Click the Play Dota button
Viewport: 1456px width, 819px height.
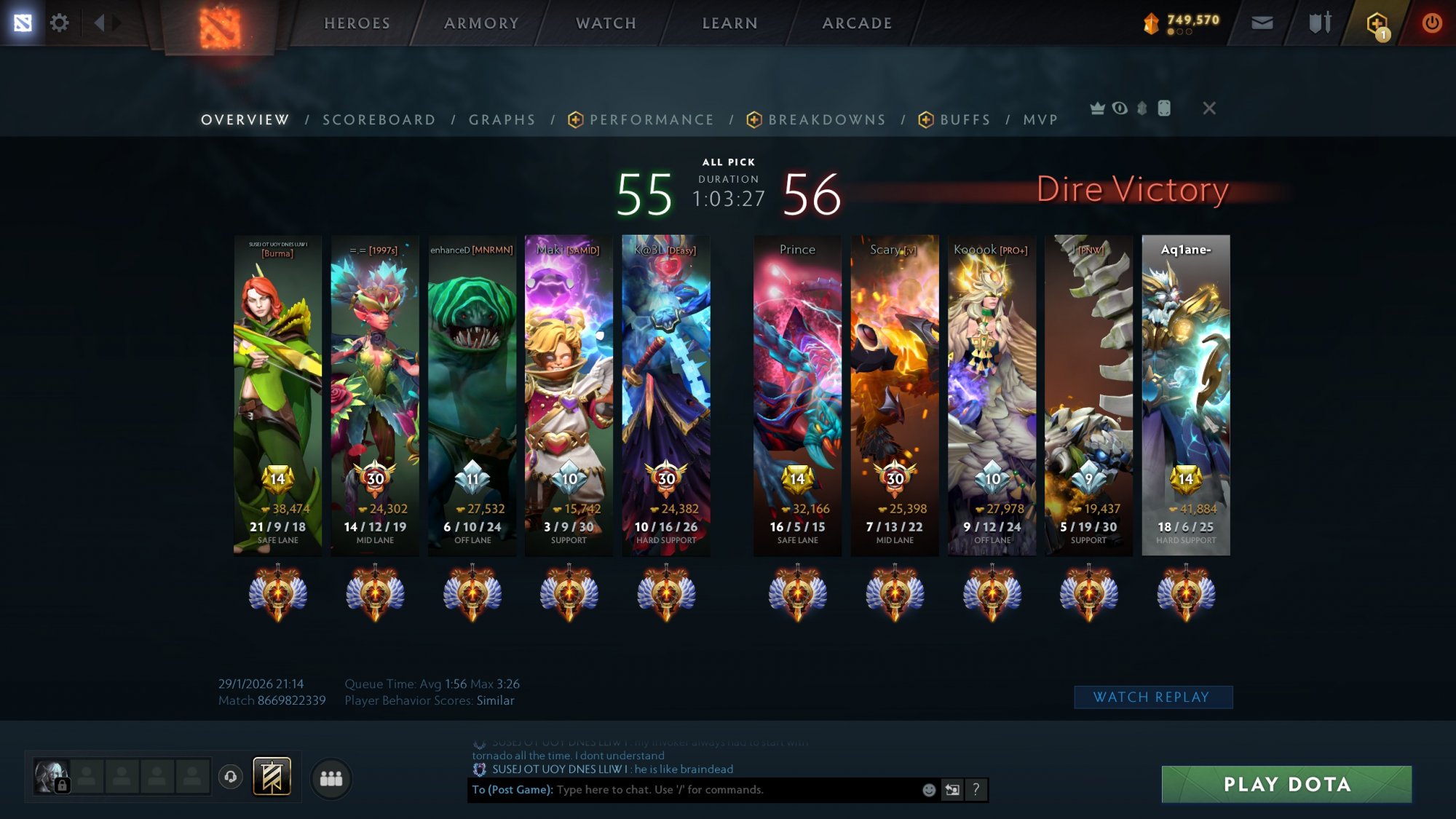click(x=1286, y=784)
